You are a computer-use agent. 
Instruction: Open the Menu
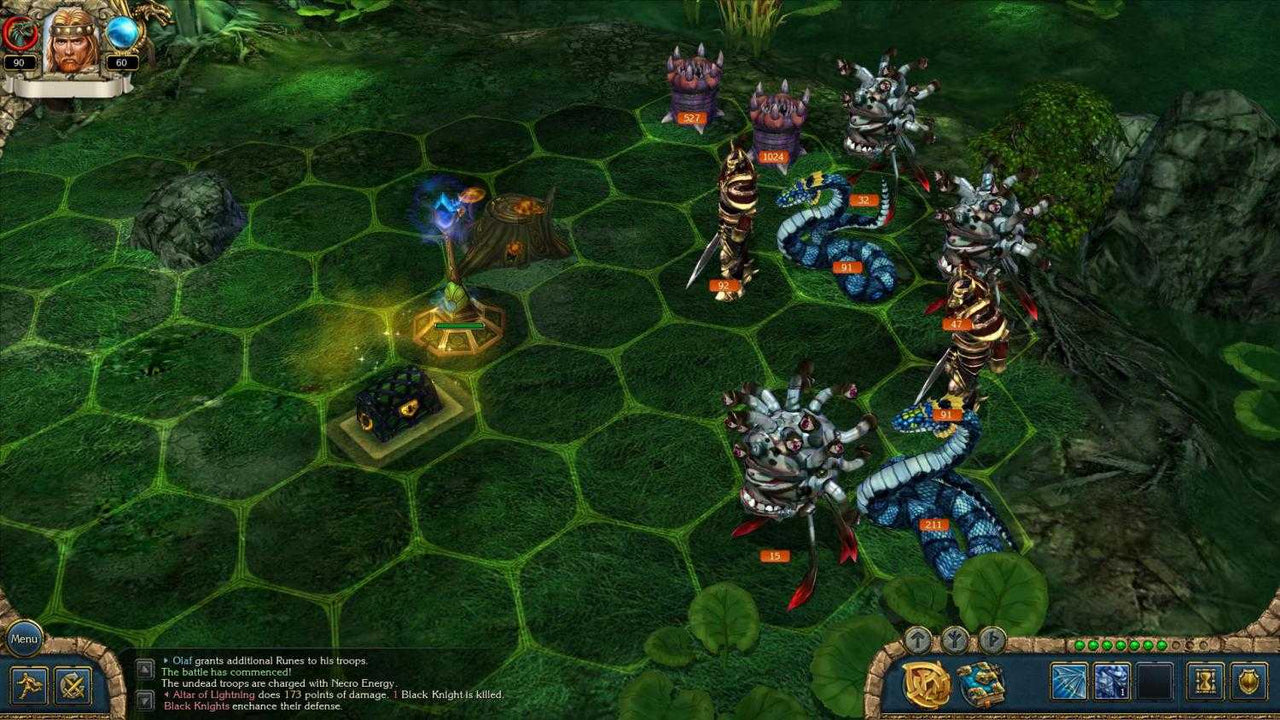click(22, 639)
